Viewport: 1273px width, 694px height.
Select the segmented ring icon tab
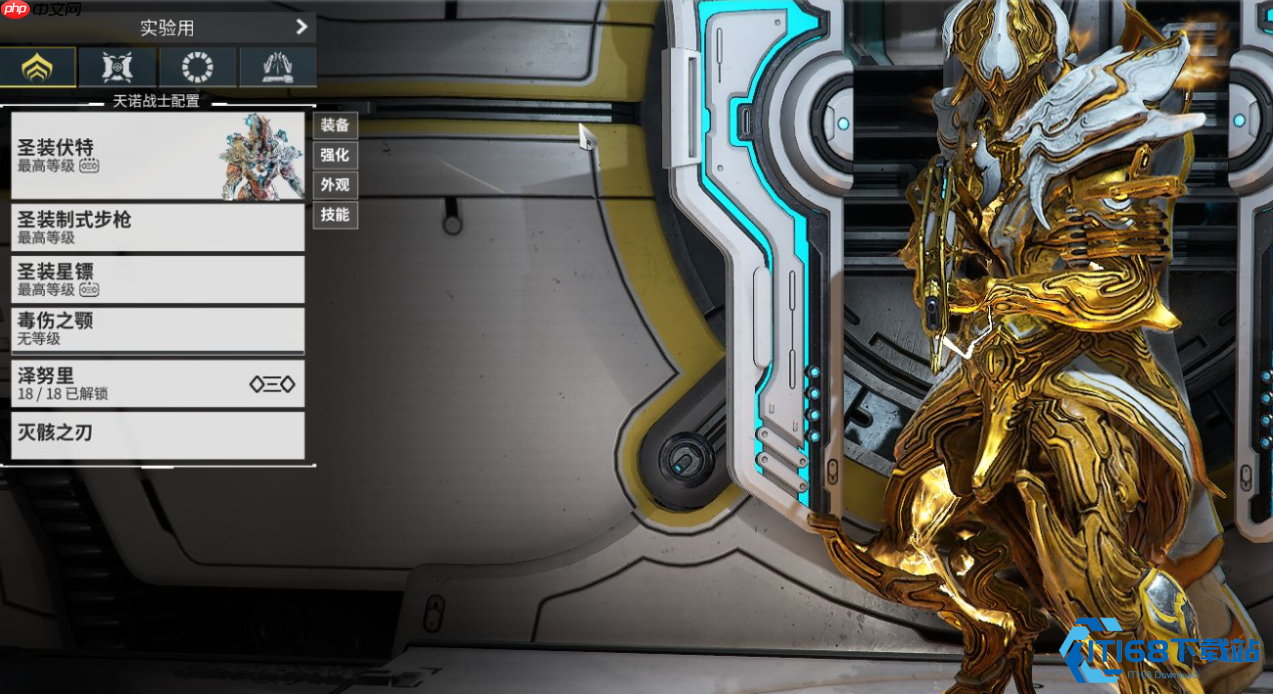coord(197,67)
